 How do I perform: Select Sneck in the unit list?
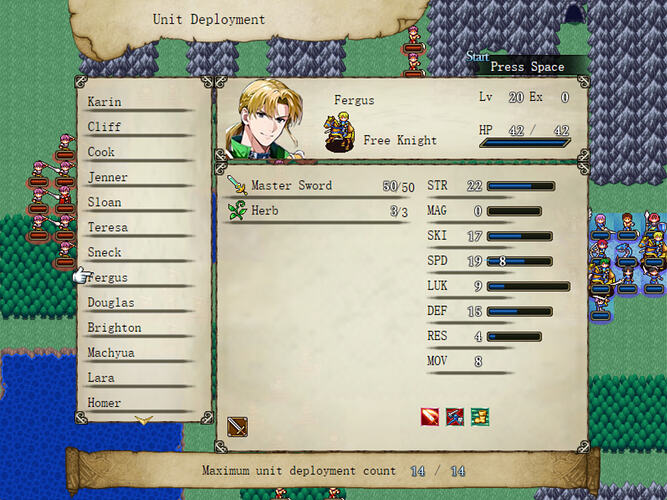pyautogui.click(x=105, y=252)
